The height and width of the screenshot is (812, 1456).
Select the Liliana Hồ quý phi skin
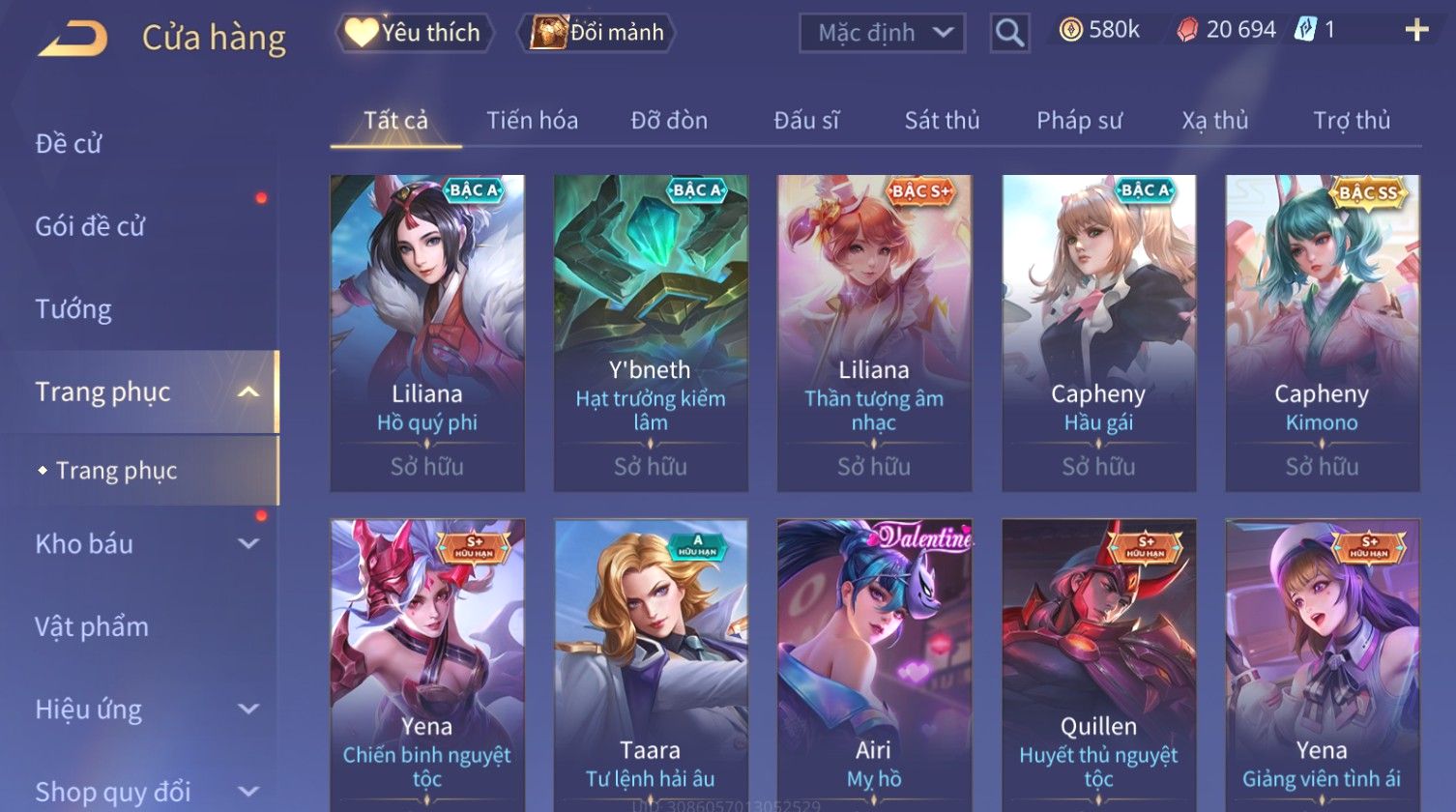pos(427,333)
